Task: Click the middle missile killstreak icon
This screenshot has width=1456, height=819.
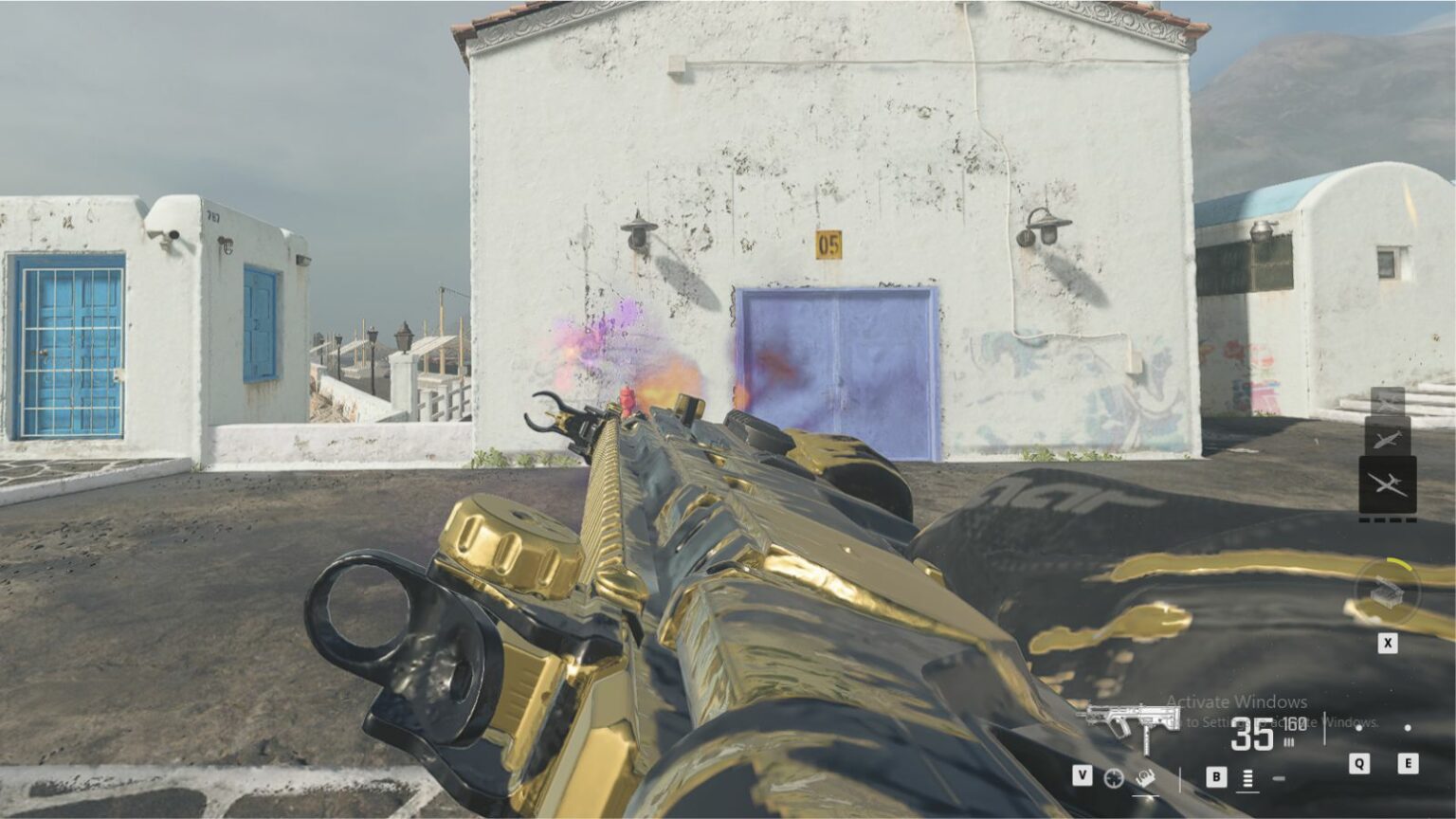Action: click(x=1388, y=440)
